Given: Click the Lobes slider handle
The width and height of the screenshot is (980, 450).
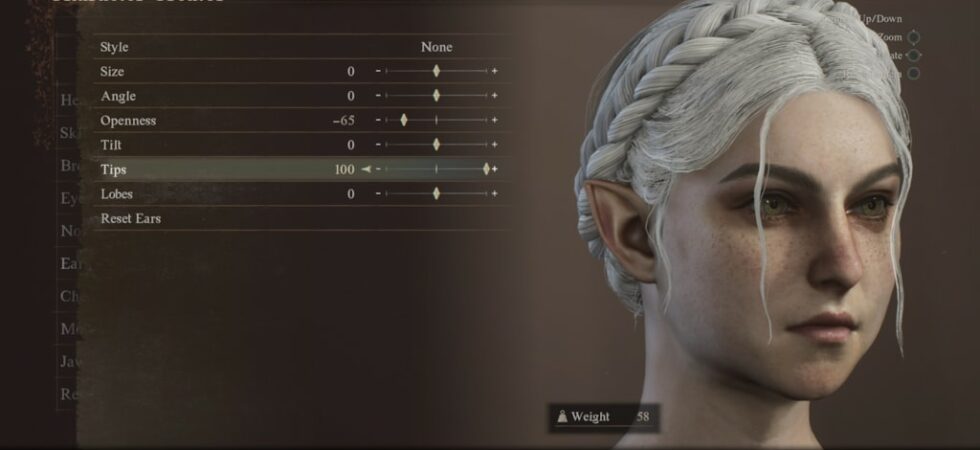Looking at the screenshot, I should [x=436, y=194].
